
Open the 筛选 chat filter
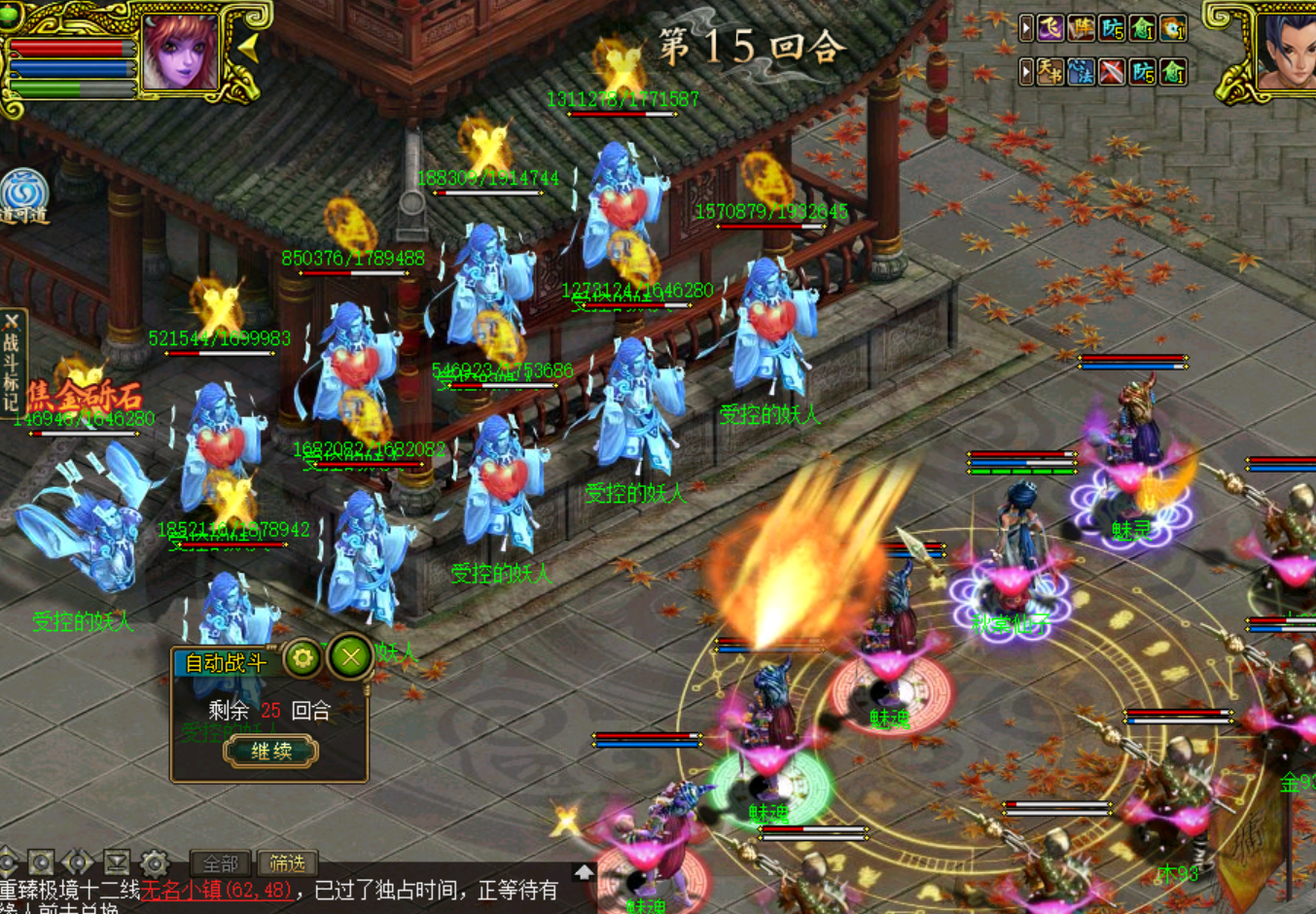click(287, 863)
